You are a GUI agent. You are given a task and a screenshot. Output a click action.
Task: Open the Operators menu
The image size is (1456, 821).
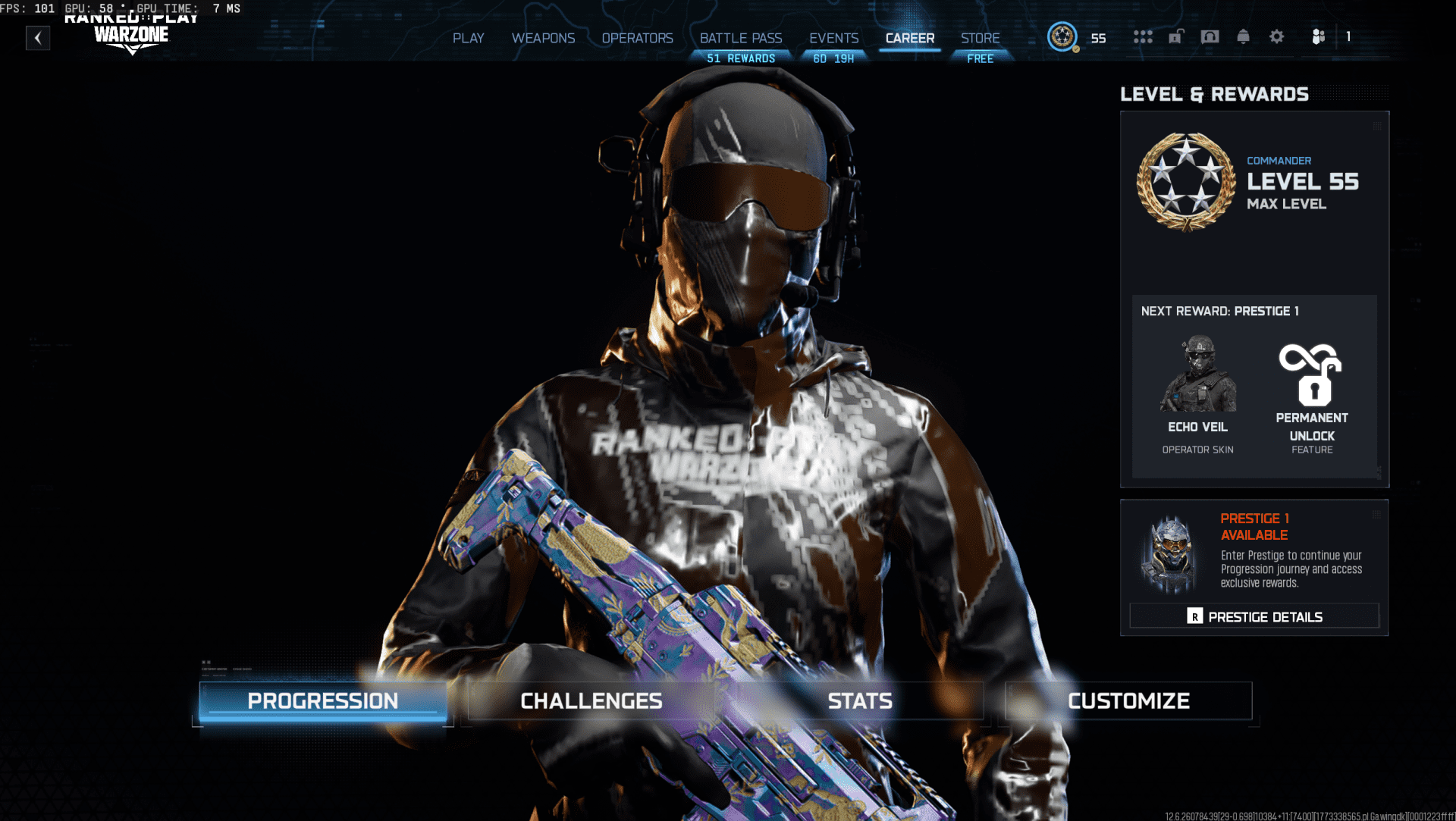click(x=637, y=38)
